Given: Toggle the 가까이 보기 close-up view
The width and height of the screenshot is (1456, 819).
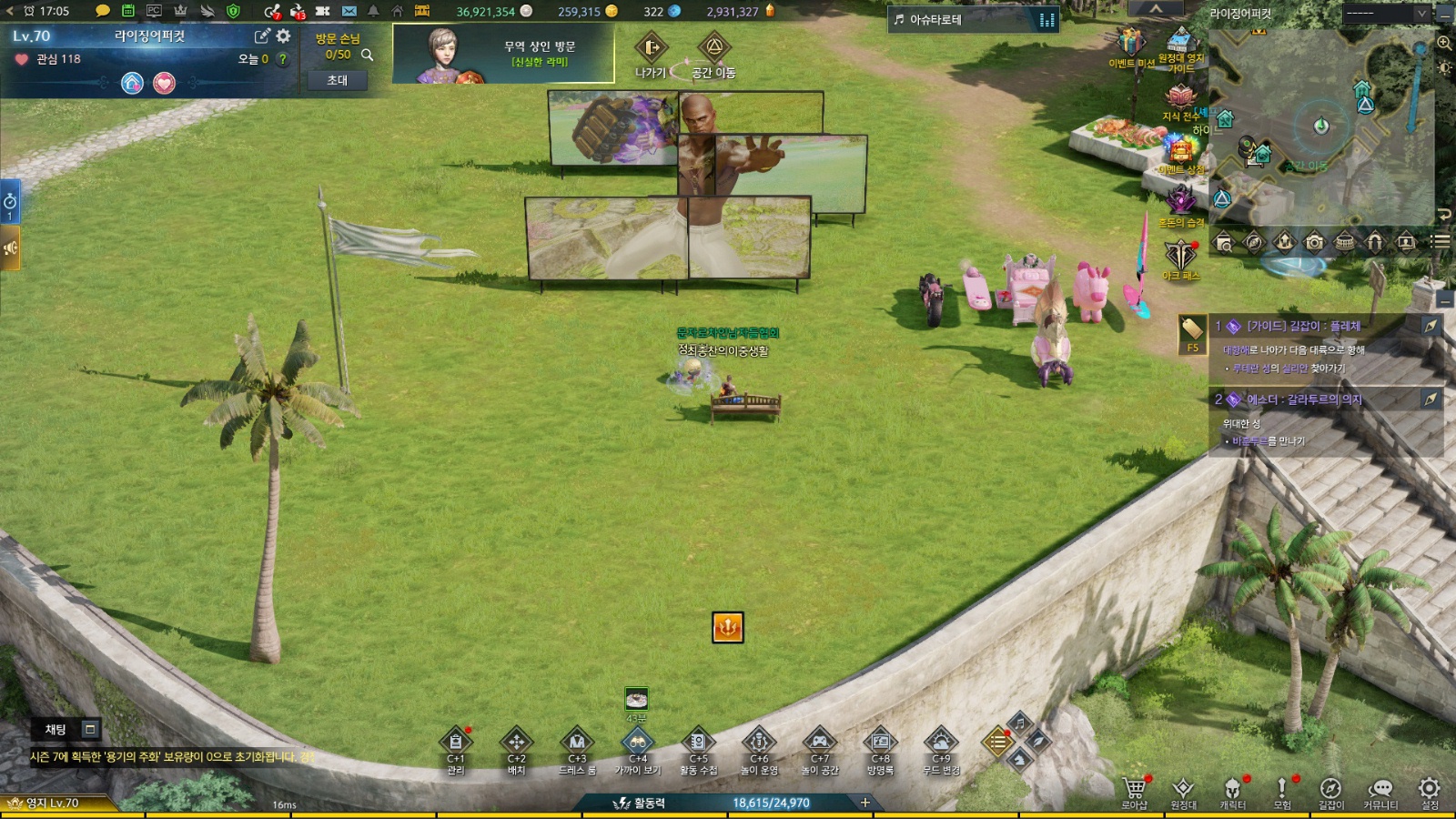Looking at the screenshot, I should (637, 743).
